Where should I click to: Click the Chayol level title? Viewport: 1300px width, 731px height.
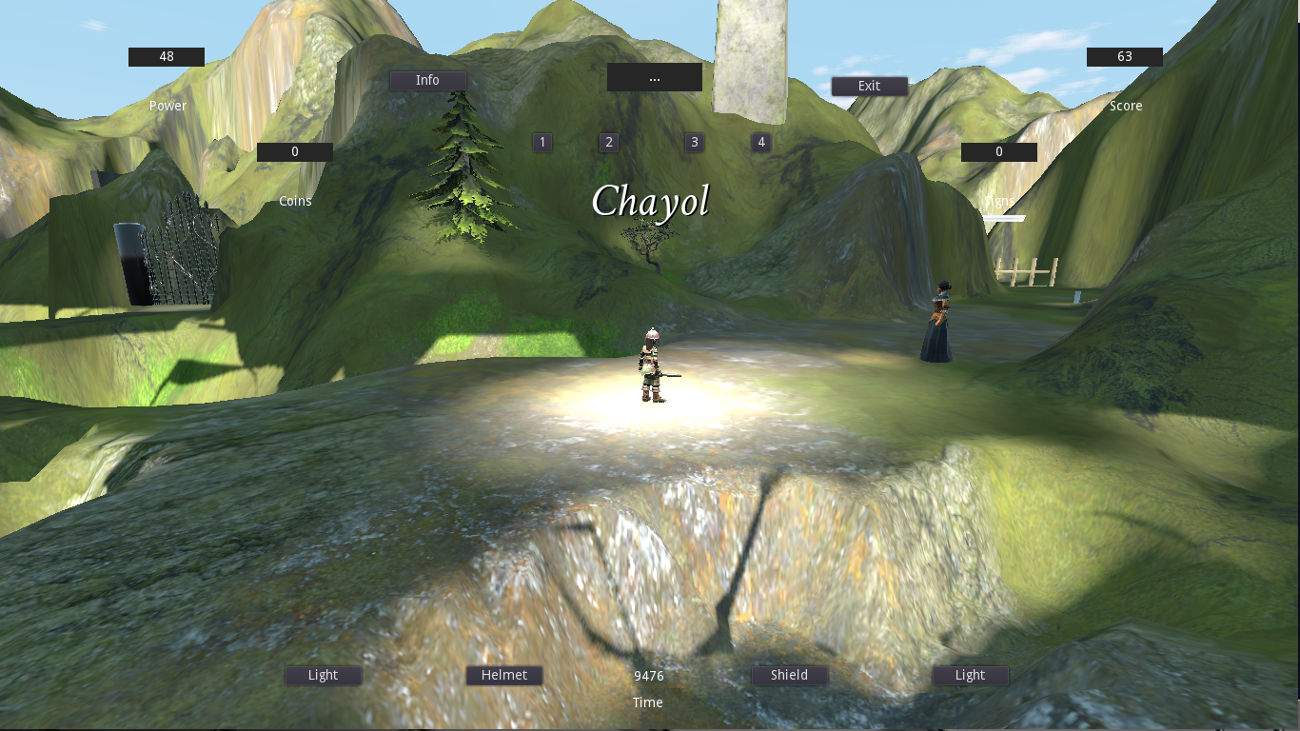coord(651,202)
